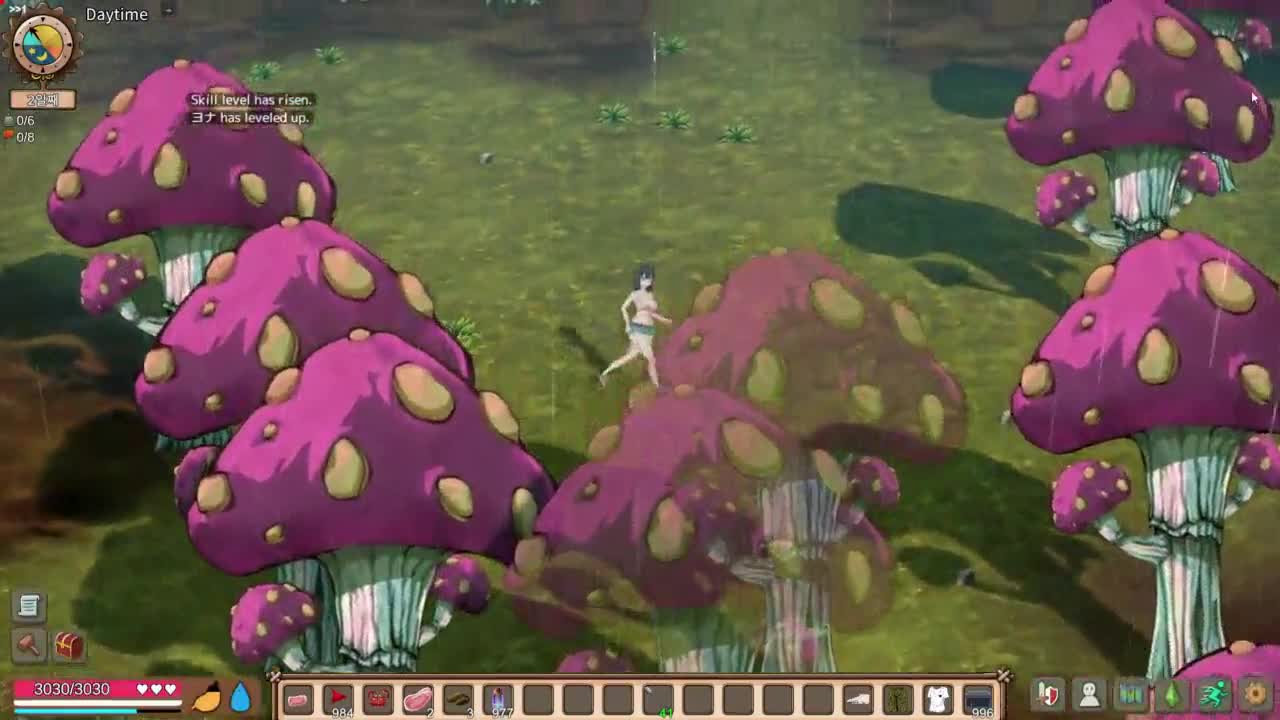Open the hammer crafting menu
This screenshot has height=720, width=1280.
point(29,645)
